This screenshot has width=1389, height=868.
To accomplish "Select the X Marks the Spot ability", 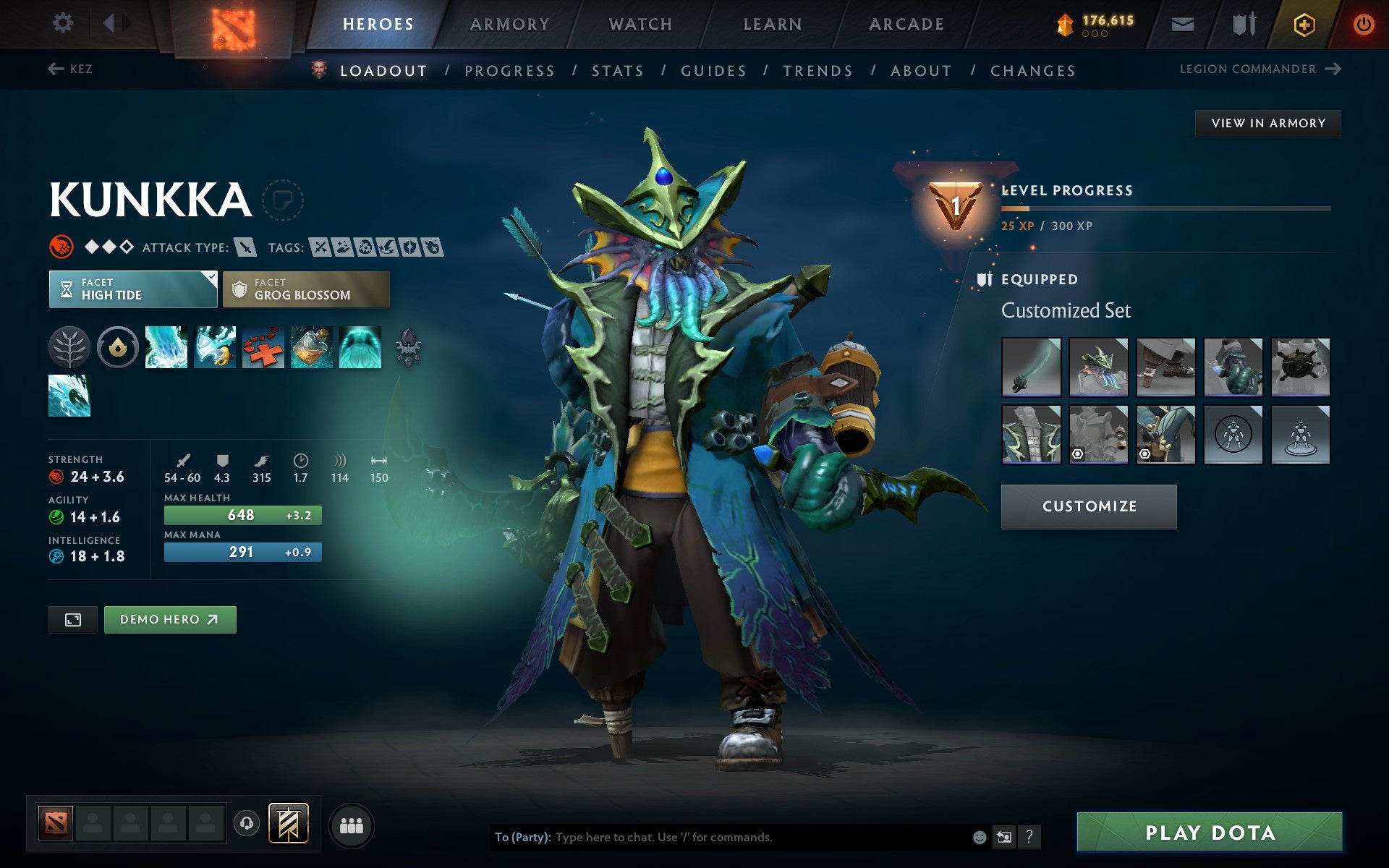I will click(x=263, y=347).
